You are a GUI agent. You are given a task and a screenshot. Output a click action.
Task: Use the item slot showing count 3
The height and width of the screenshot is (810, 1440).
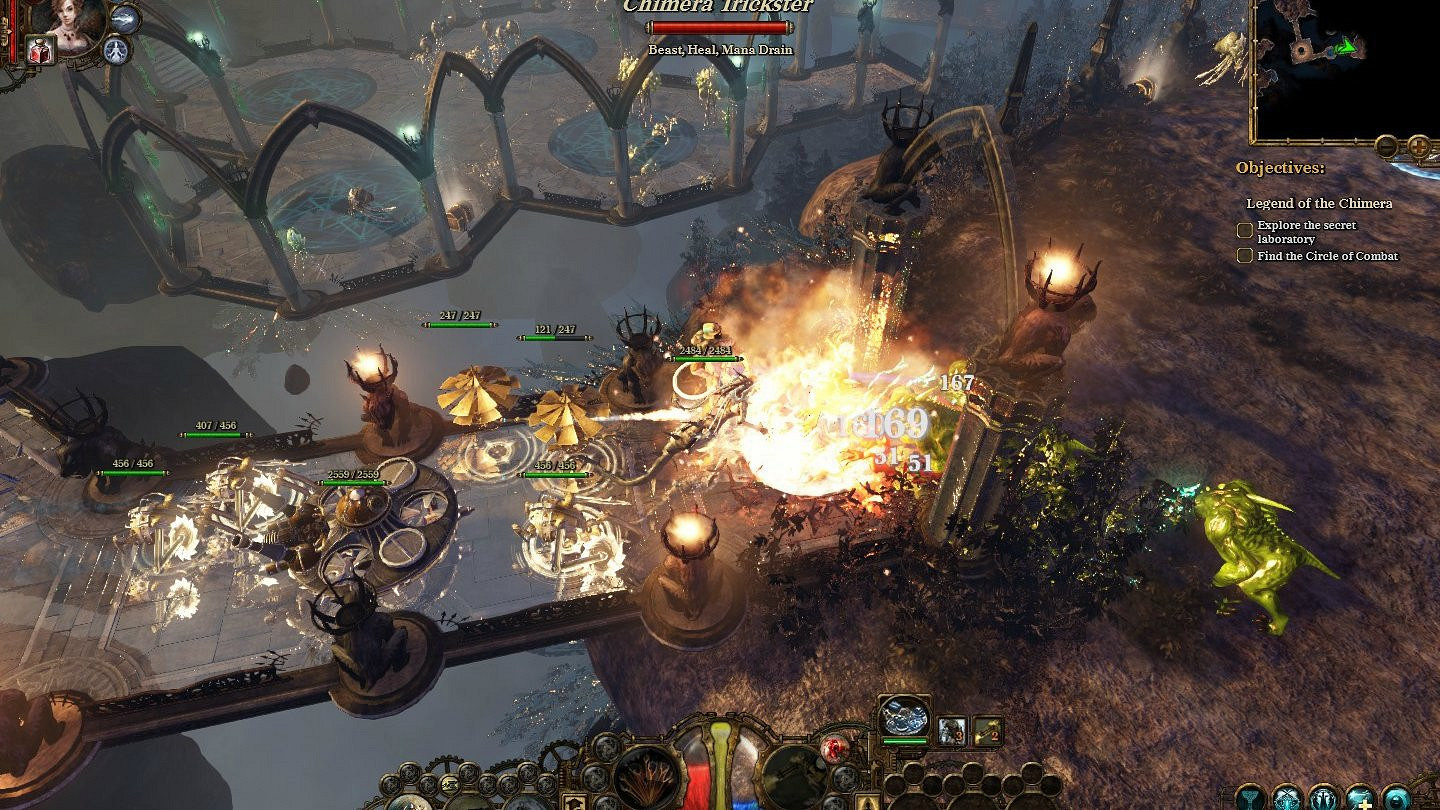952,731
